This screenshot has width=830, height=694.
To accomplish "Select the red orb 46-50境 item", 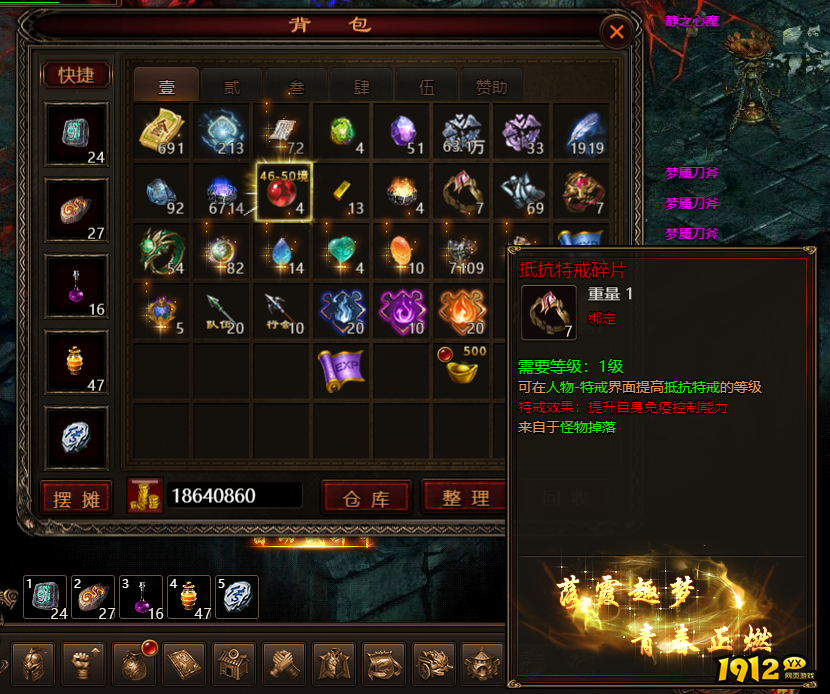I will pyautogui.click(x=284, y=191).
